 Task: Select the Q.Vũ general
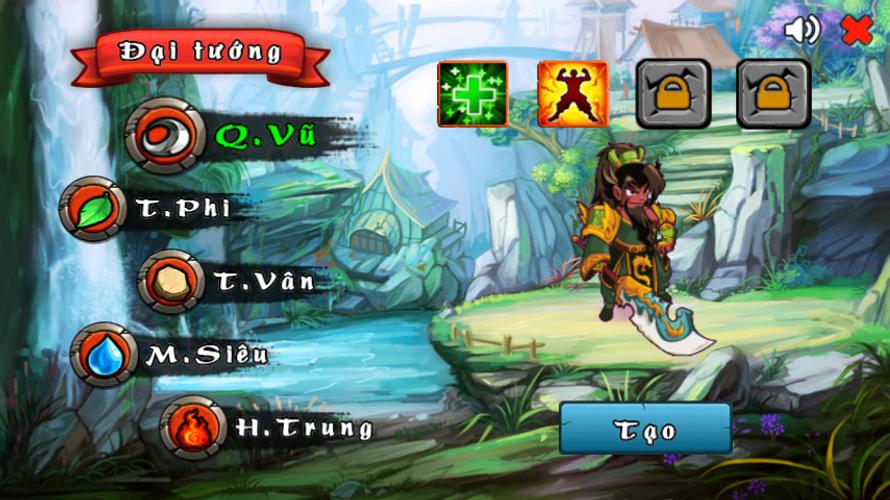[160, 135]
